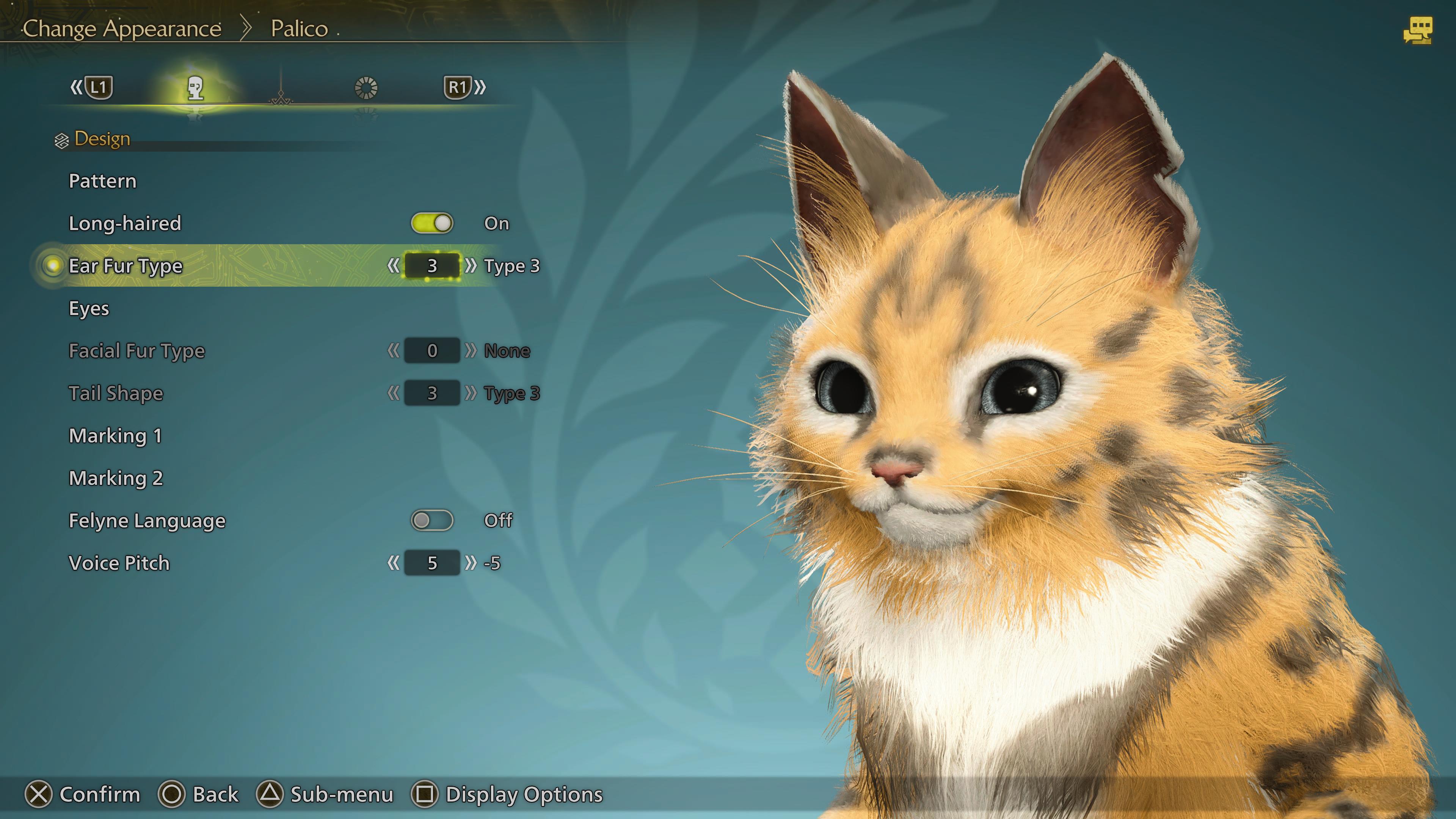Image resolution: width=1456 pixels, height=819 pixels.
Task: Click right chevron beside Facial Fur Type
Action: 471,350
